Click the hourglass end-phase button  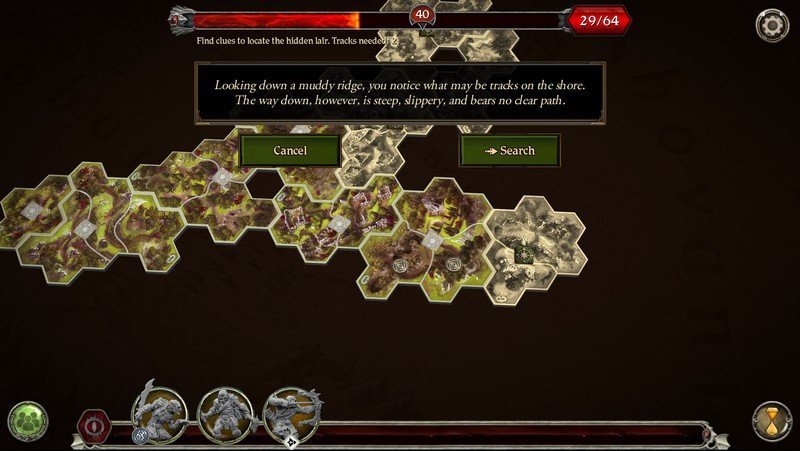(x=771, y=421)
